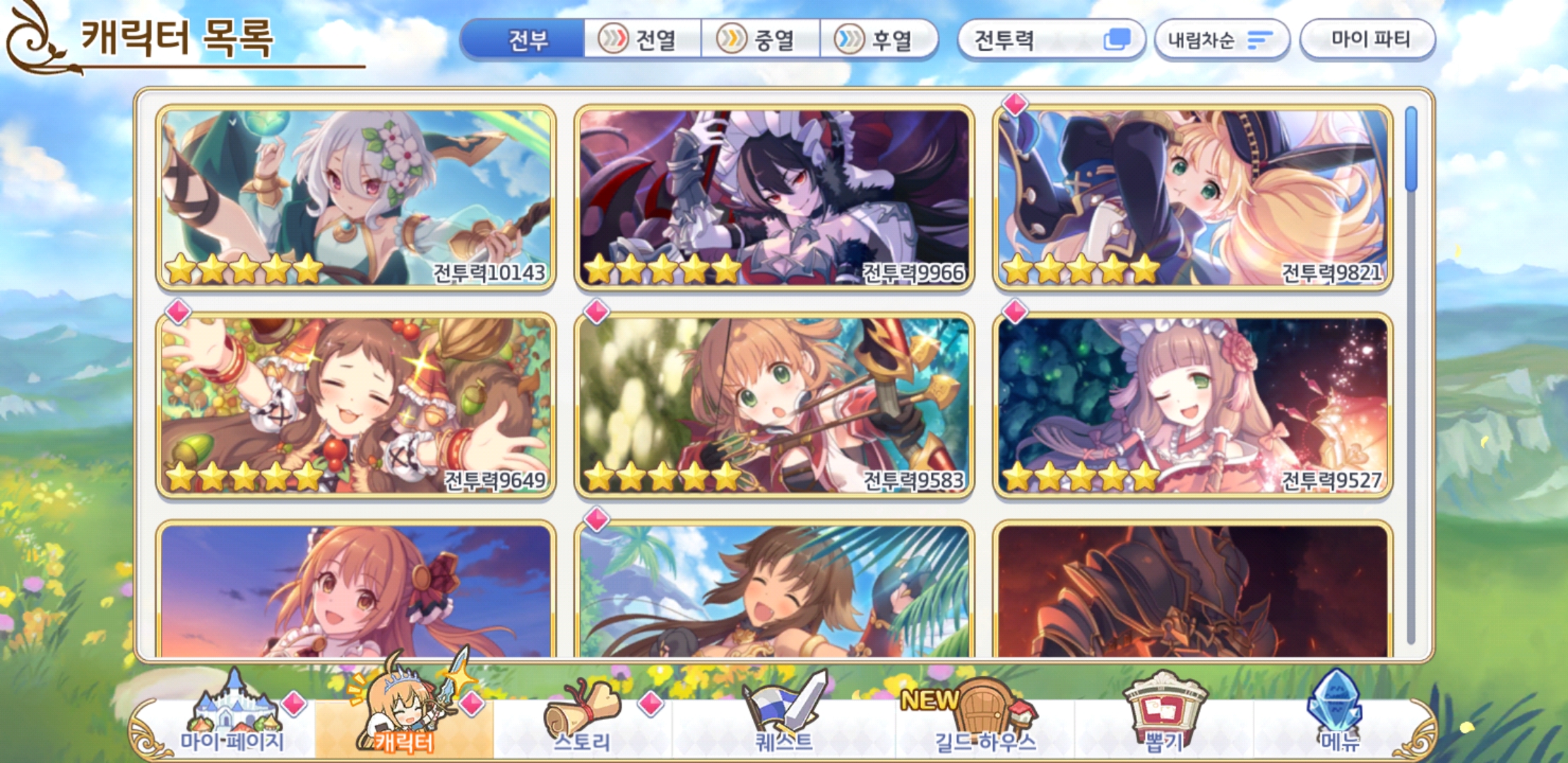Viewport: 1568px width, 763px height.
Task: Open the character card with power 9821
Action: pyautogui.click(x=1192, y=197)
